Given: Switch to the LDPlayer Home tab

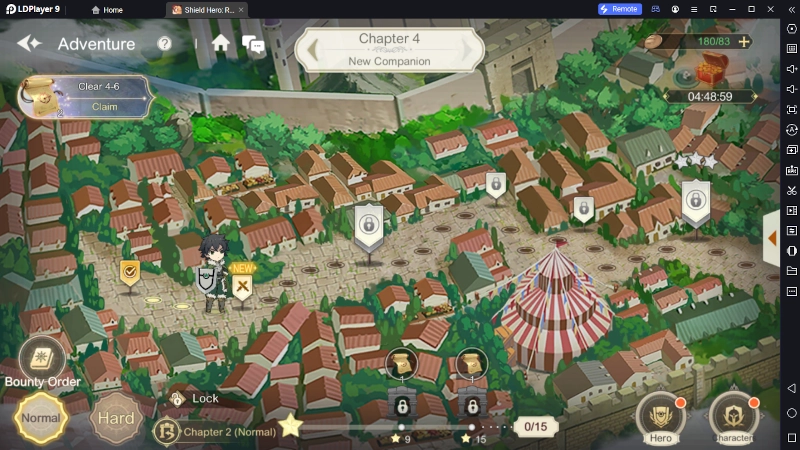Looking at the screenshot, I should pos(107,9).
